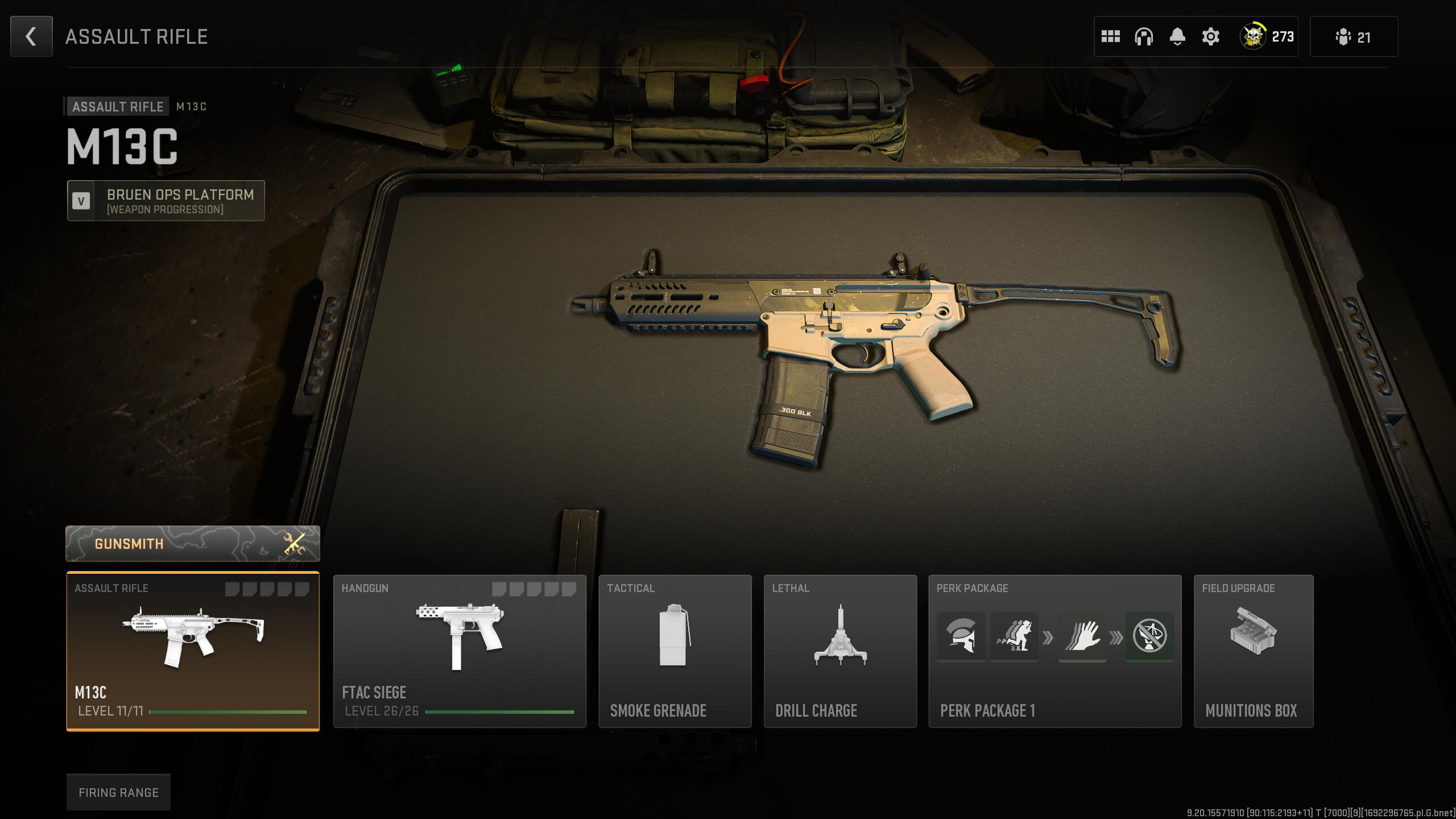Select the headset voice channel icon
The height and width of the screenshot is (819, 1456).
coord(1143,36)
